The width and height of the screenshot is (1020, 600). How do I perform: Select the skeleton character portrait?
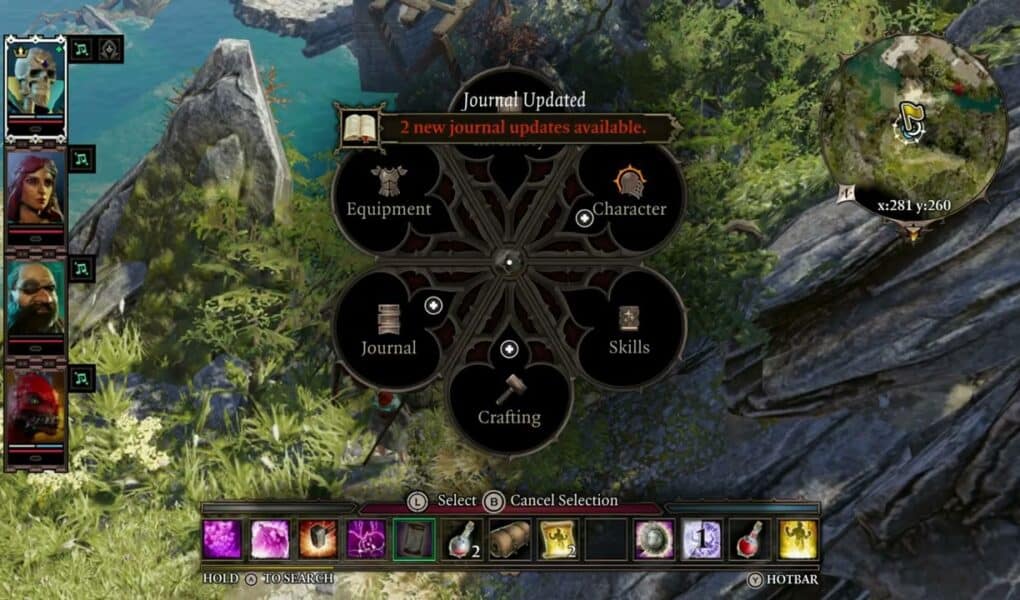click(x=36, y=81)
